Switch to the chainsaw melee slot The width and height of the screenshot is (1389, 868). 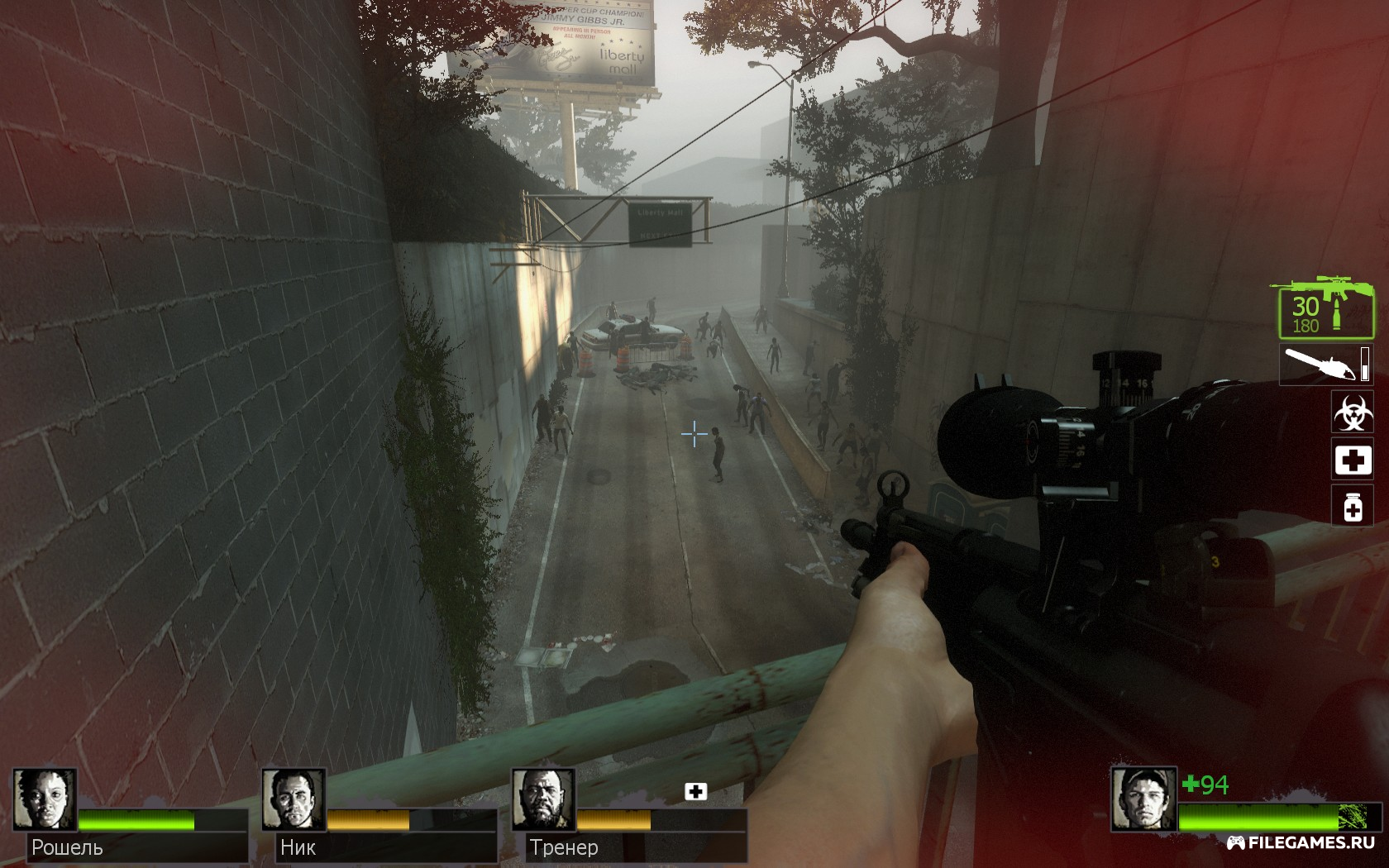point(1324,365)
